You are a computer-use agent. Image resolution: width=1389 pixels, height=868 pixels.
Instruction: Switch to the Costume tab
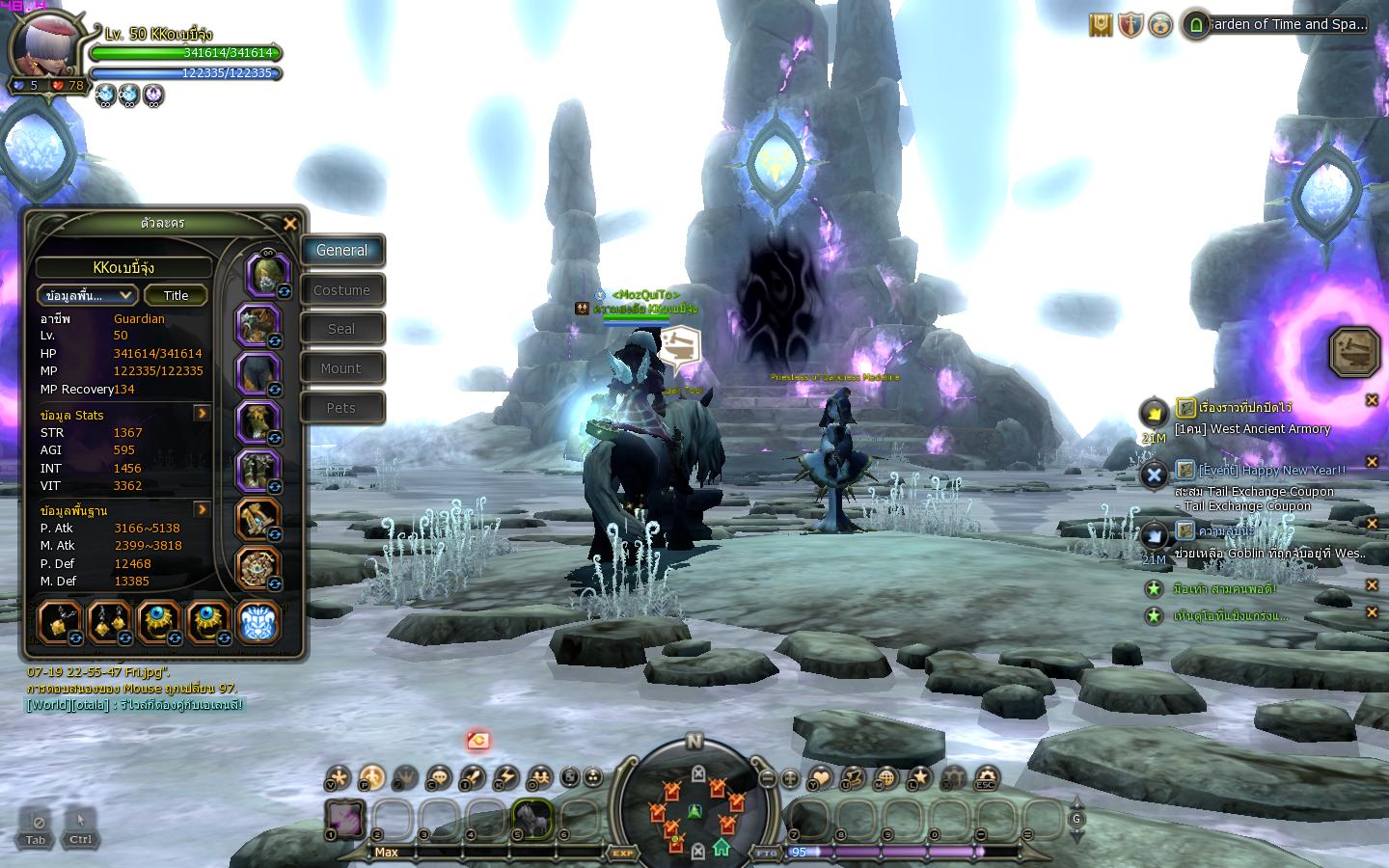tap(341, 290)
